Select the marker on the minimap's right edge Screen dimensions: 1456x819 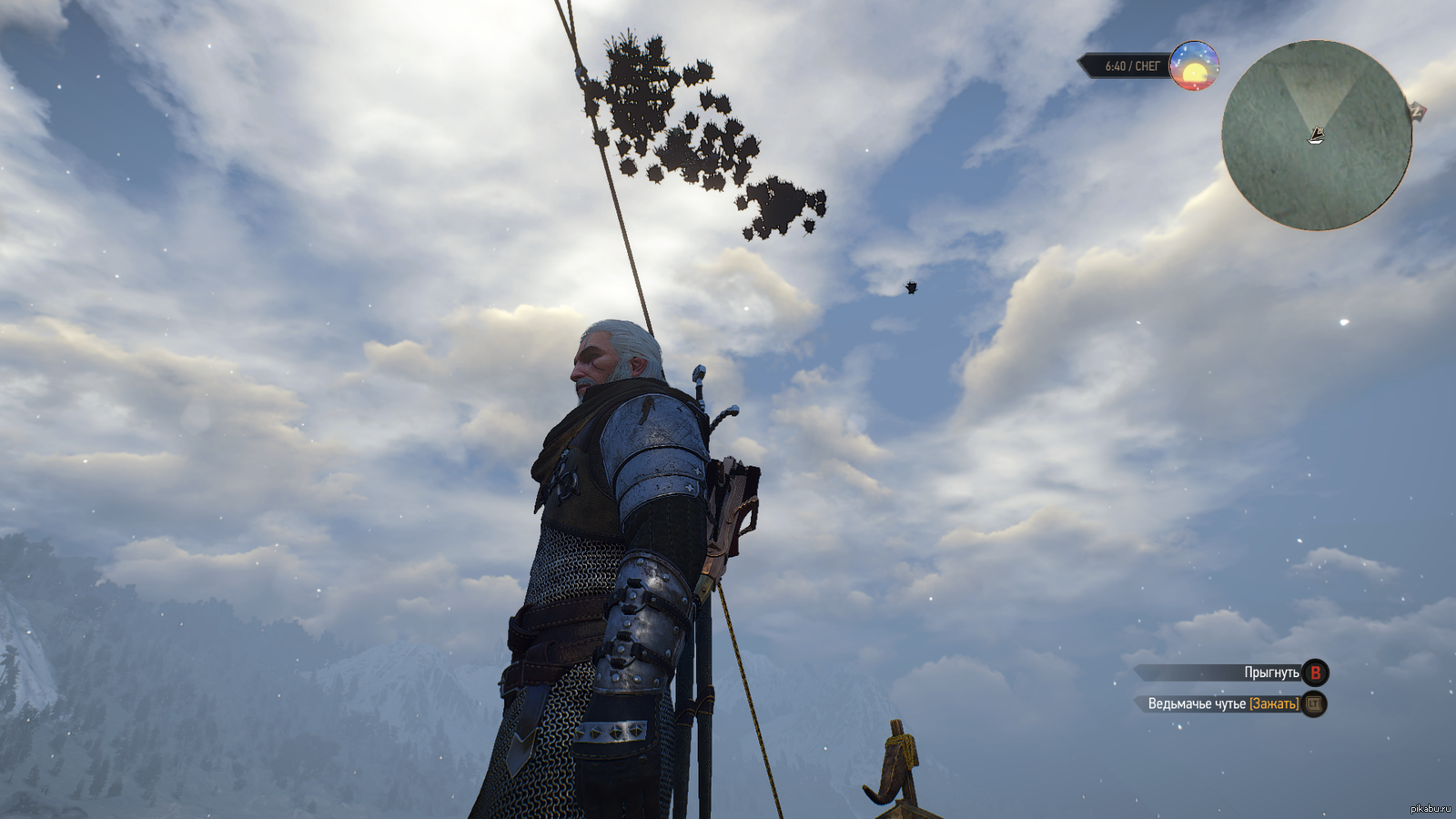click(1417, 112)
